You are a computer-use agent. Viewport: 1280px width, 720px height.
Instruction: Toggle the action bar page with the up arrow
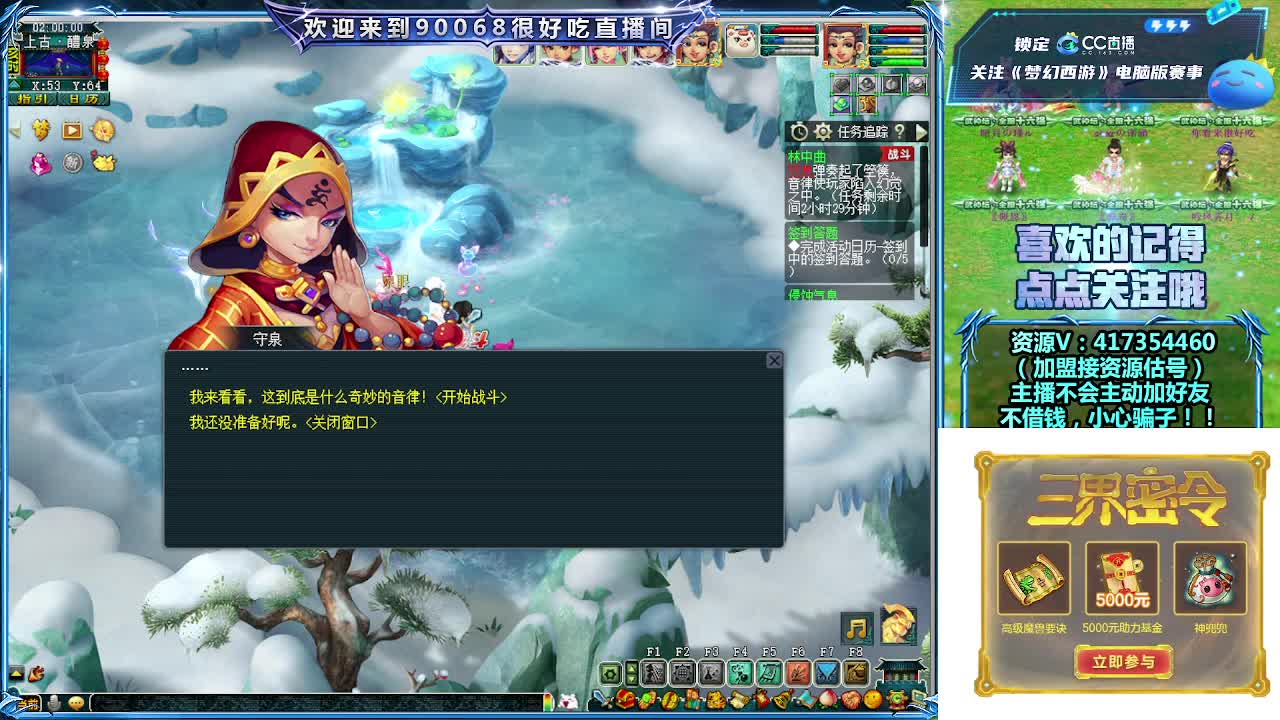point(631,668)
